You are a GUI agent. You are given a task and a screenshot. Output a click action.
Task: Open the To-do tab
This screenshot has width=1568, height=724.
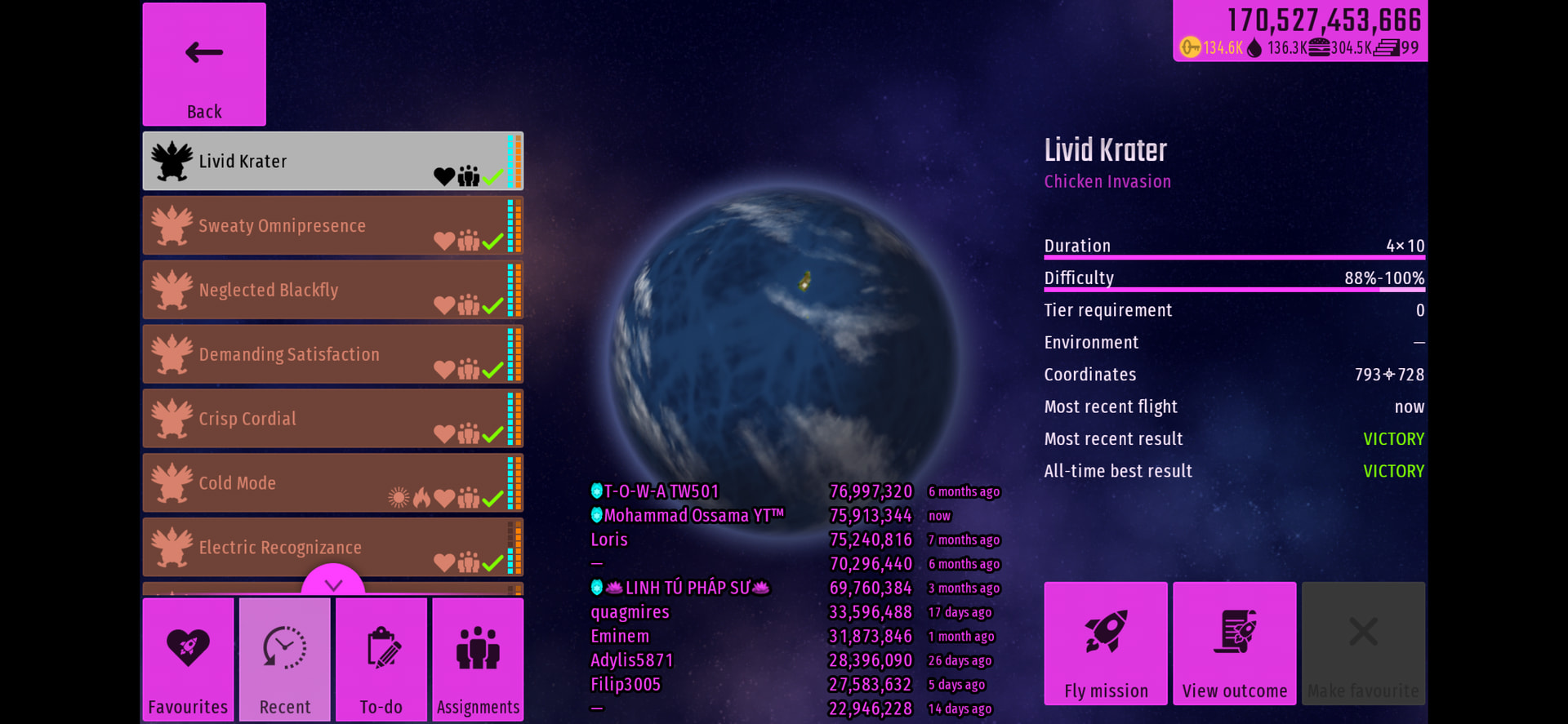coord(381,660)
